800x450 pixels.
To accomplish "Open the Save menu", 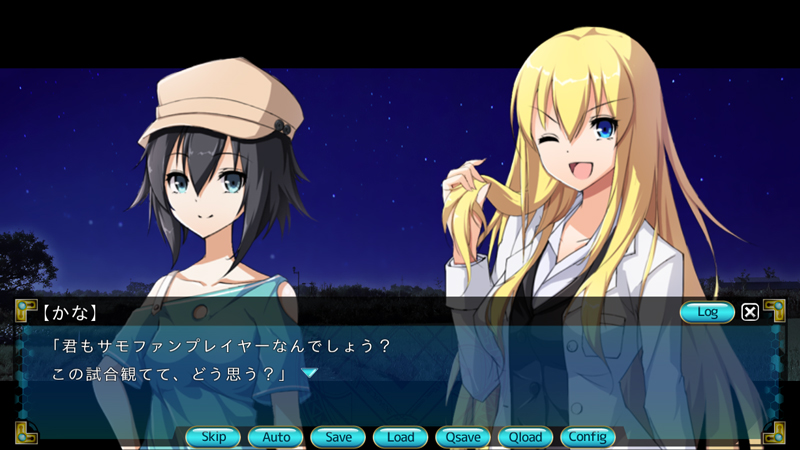I will point(338,437).
